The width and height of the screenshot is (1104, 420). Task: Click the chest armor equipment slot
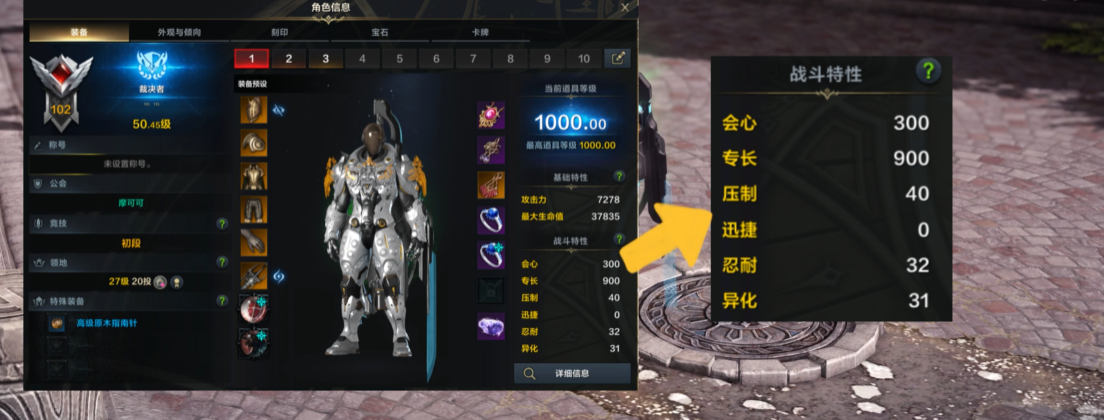tap(253, 176)
